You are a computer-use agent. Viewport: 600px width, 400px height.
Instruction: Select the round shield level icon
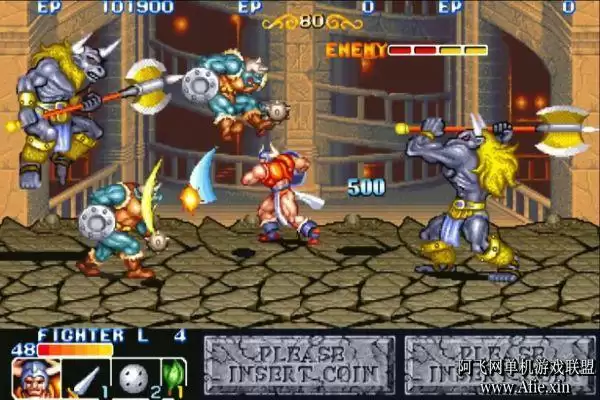pos(131,379)
